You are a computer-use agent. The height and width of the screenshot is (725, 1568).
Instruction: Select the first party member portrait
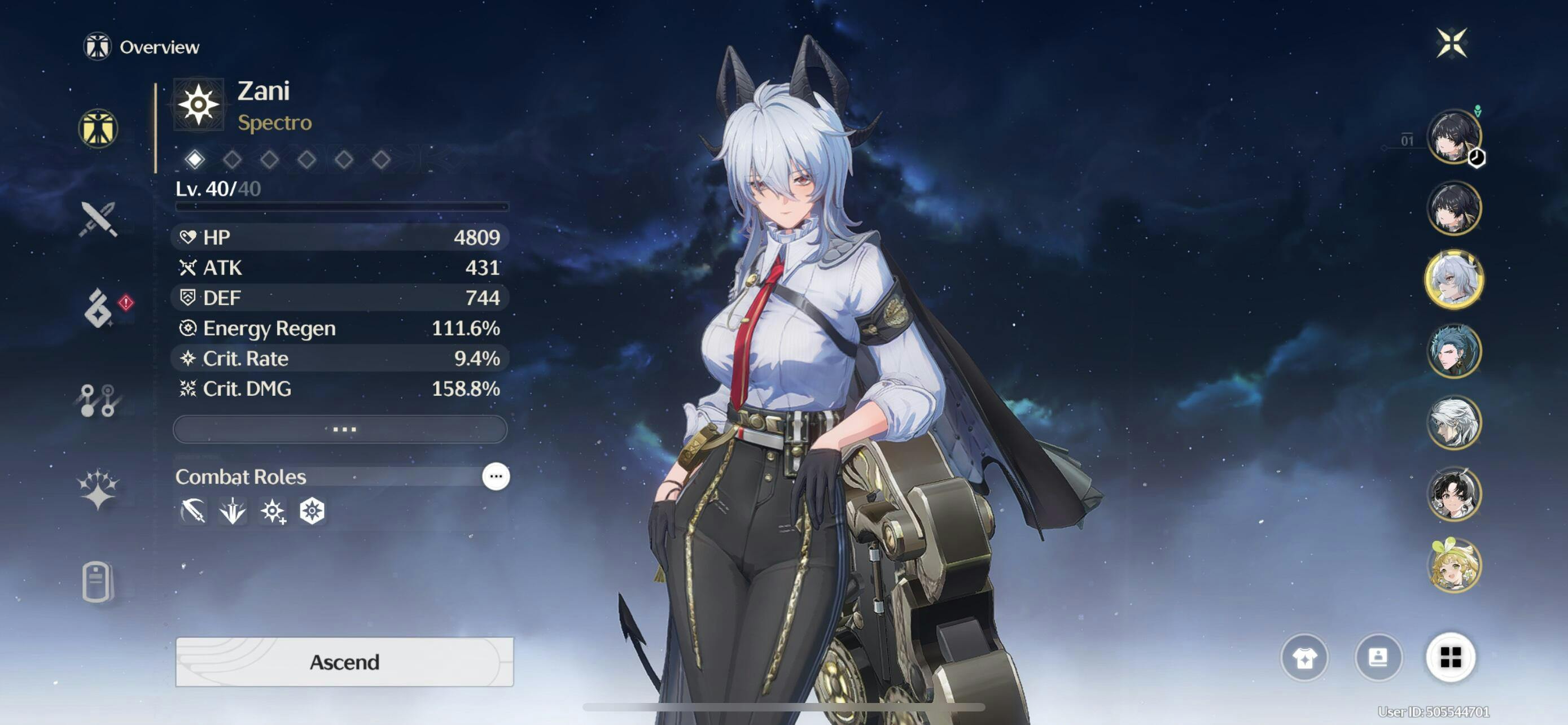click(x=1453, y=136)
